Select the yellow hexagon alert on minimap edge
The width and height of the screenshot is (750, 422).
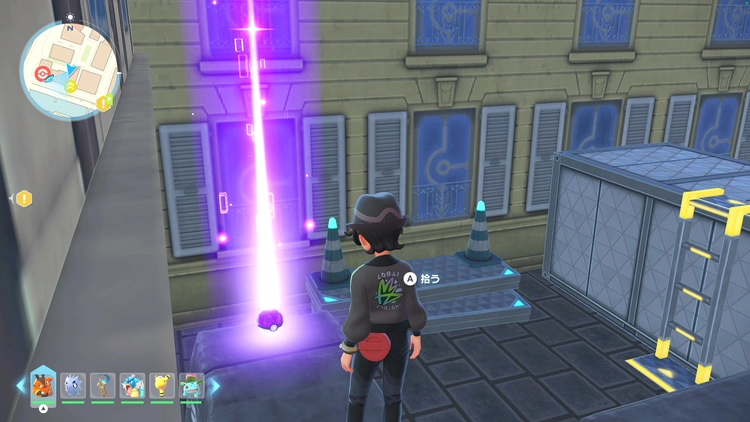[105, 100]
